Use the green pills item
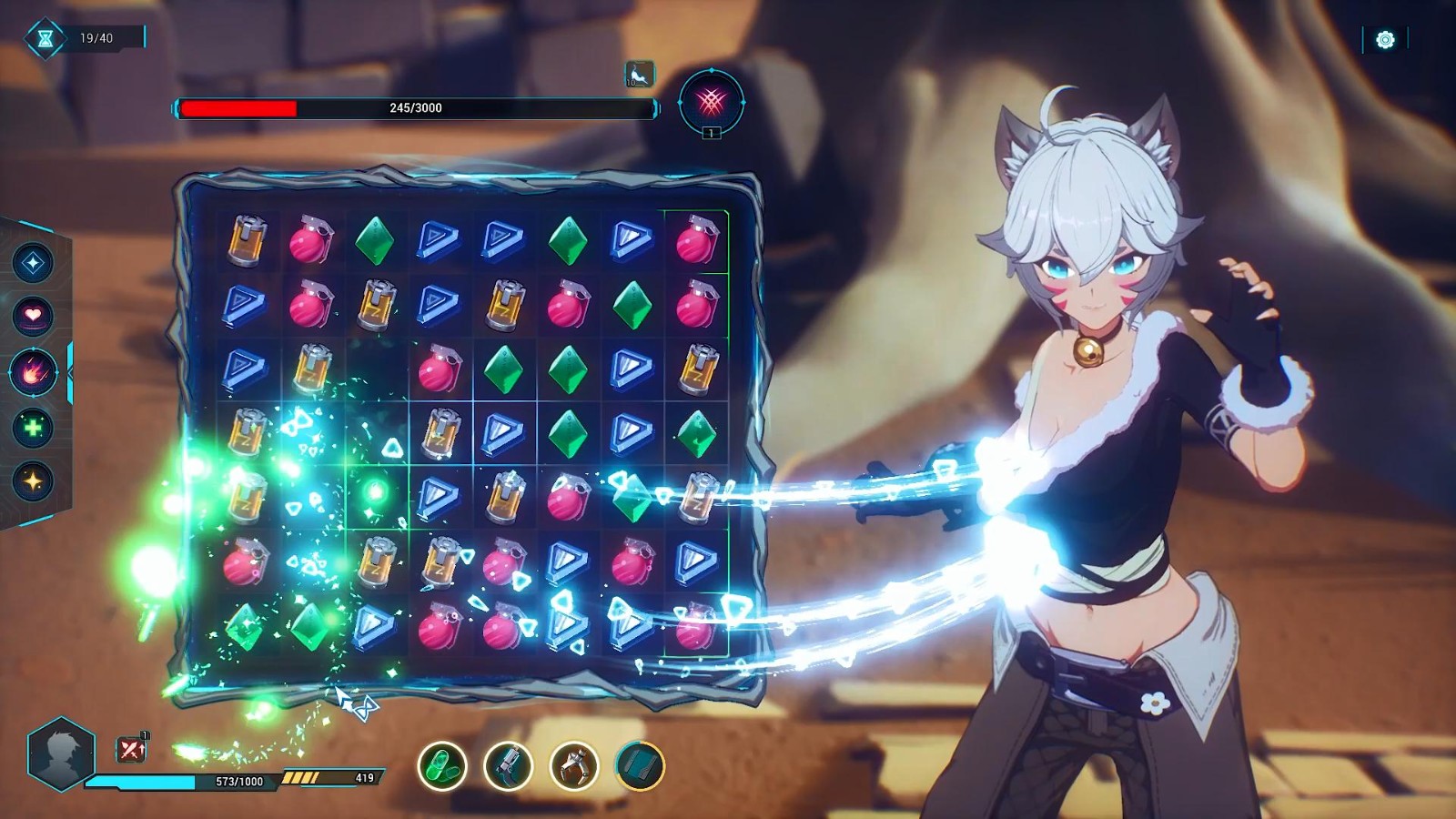This screenshot has height=819, width=1456. [x=442, y=766]
